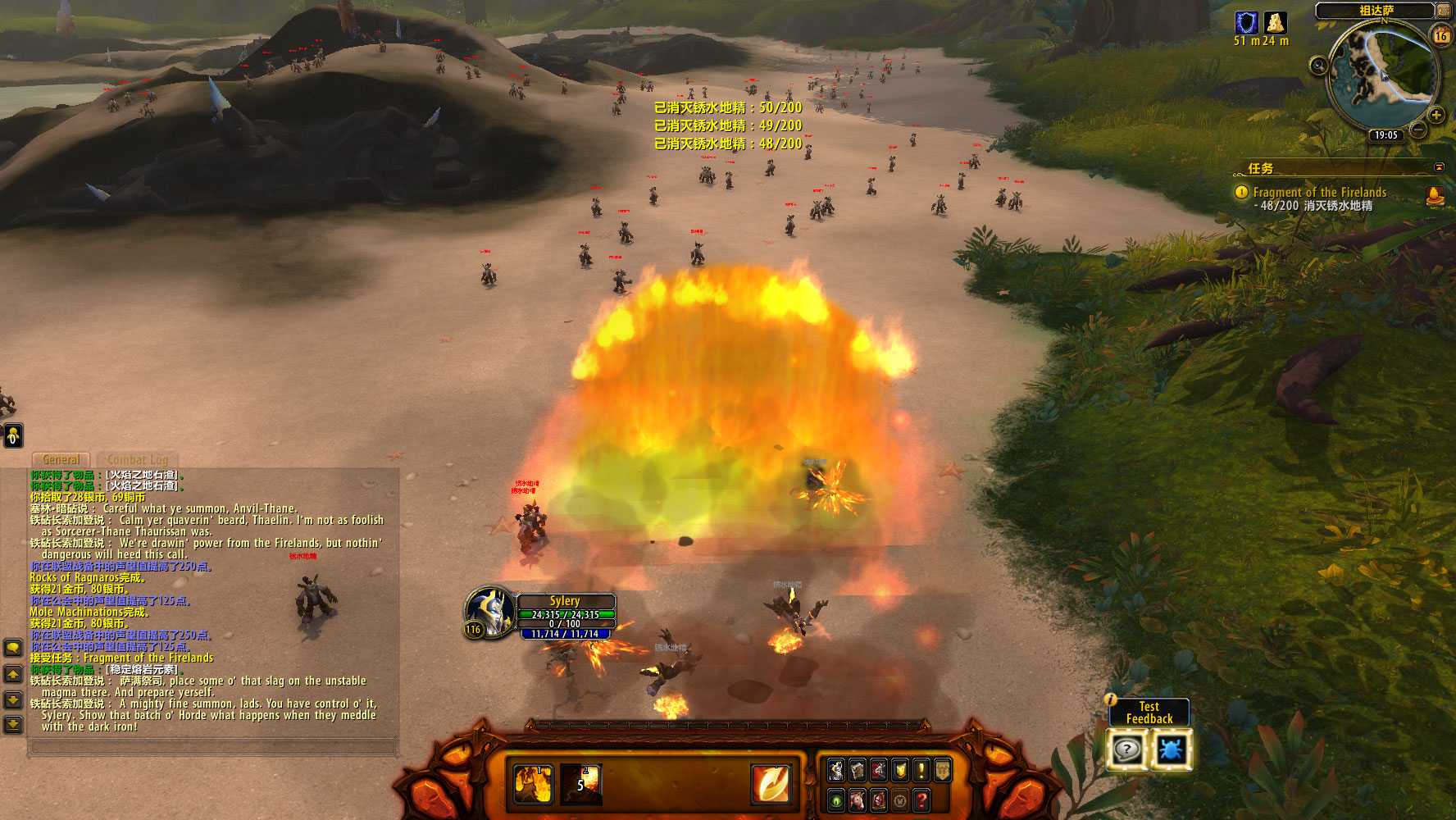This screenshot has height=820, width=1456.
Task: Activate the fire elemental ability in slot 1
Action: coord(533,783)
